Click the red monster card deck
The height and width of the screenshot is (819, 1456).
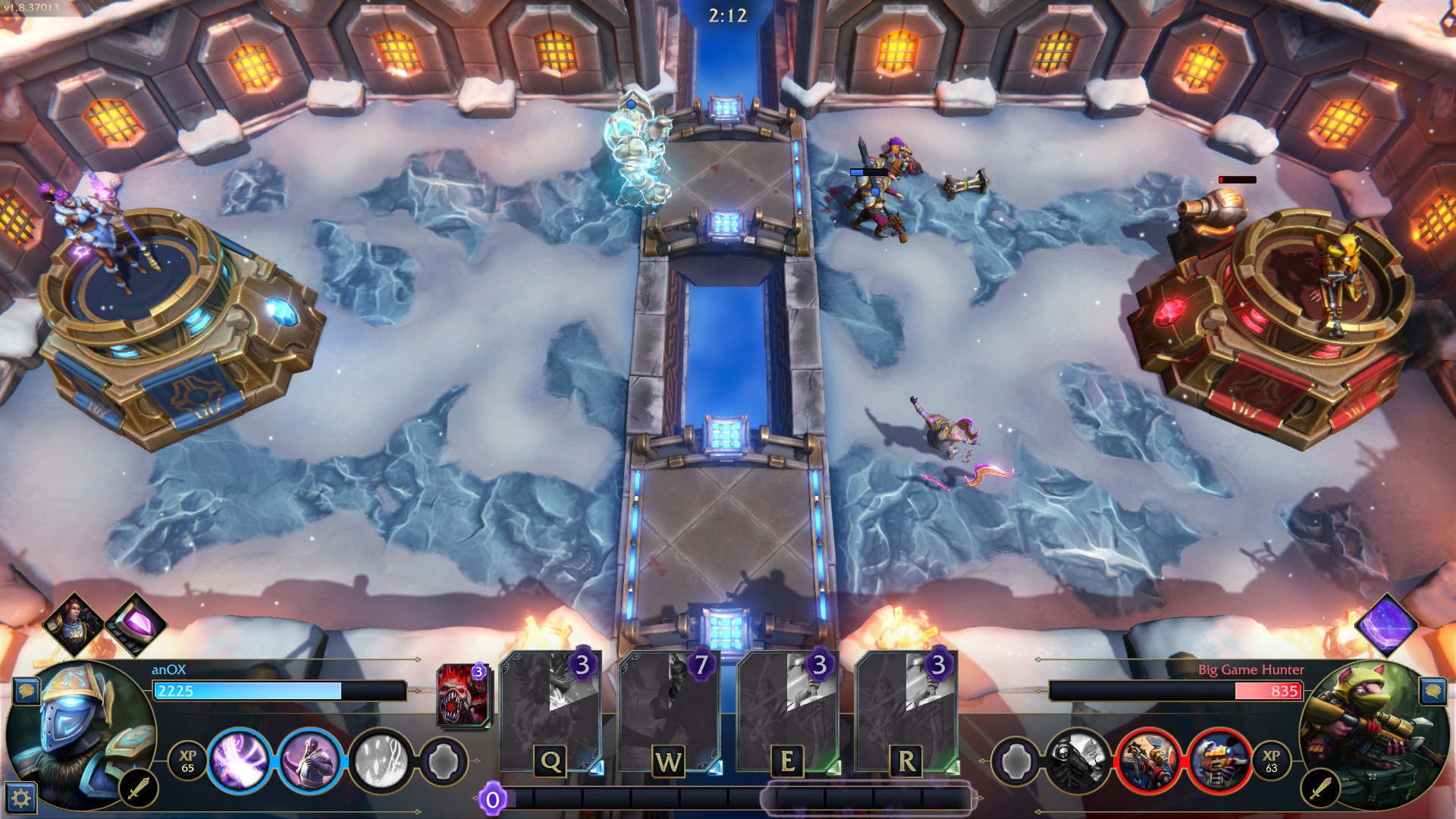click(462, 695)
